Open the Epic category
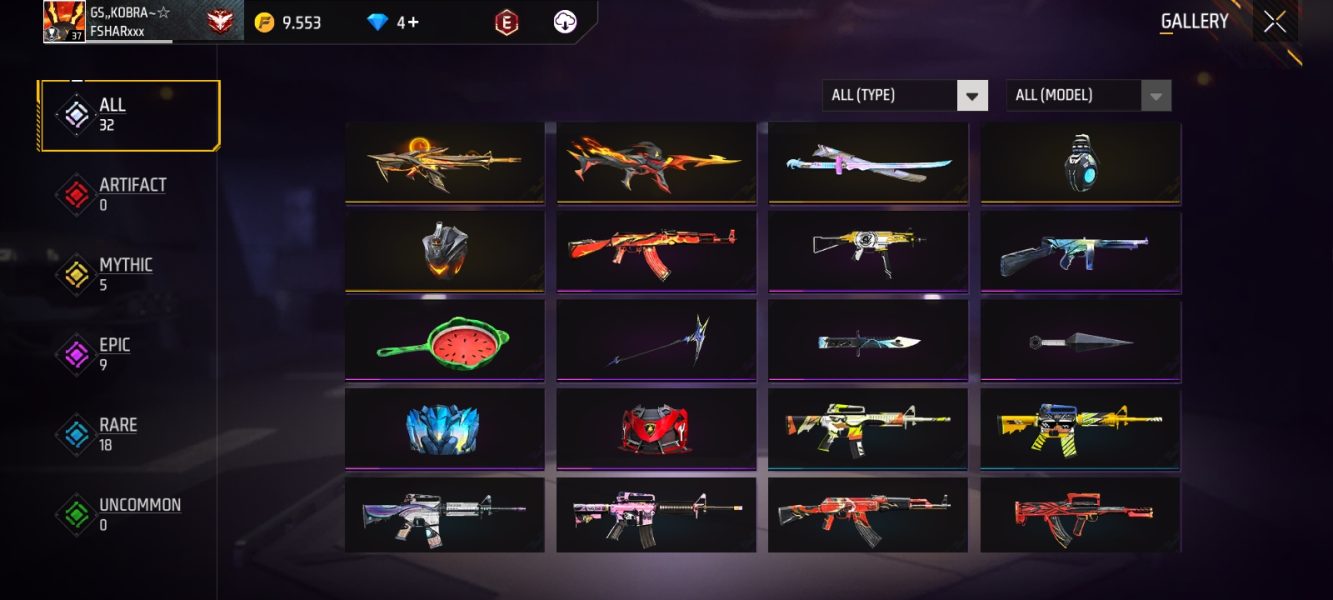The height and width of the screenshot is (600, 1333). (x=129, y=355)
